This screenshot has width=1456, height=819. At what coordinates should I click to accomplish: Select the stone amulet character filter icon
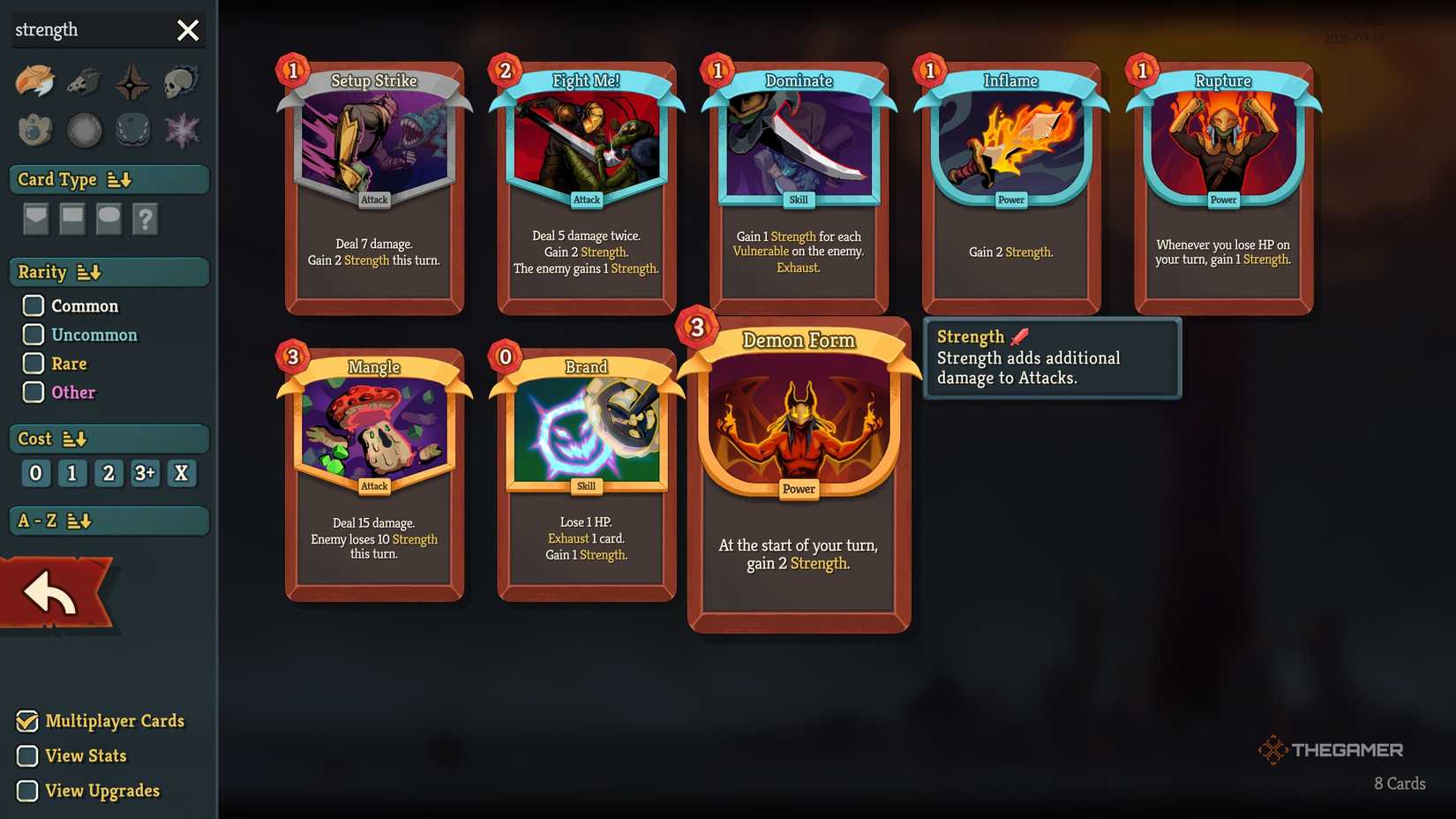point(35,130)
